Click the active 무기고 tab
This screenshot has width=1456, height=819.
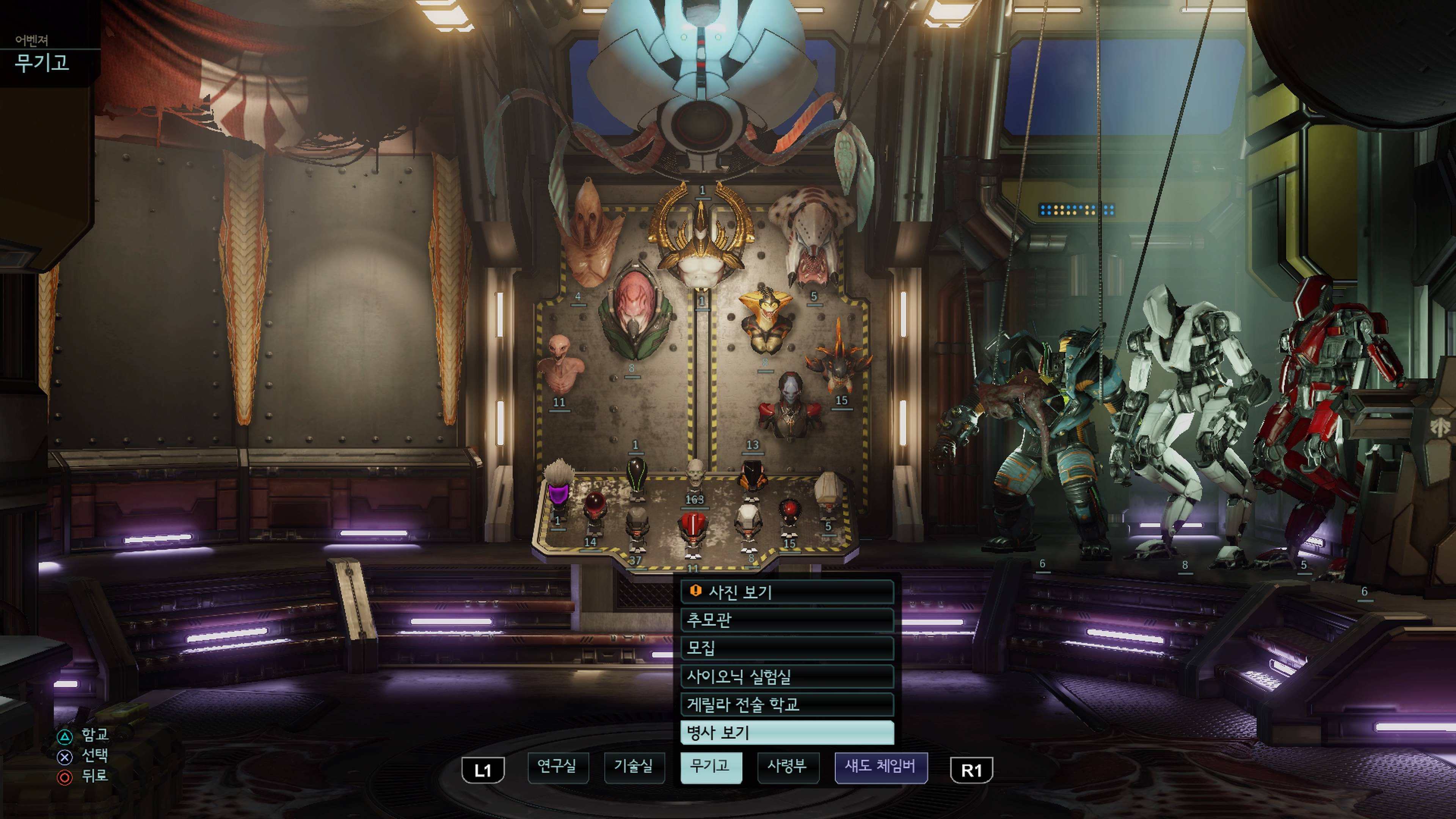[711, 767]
